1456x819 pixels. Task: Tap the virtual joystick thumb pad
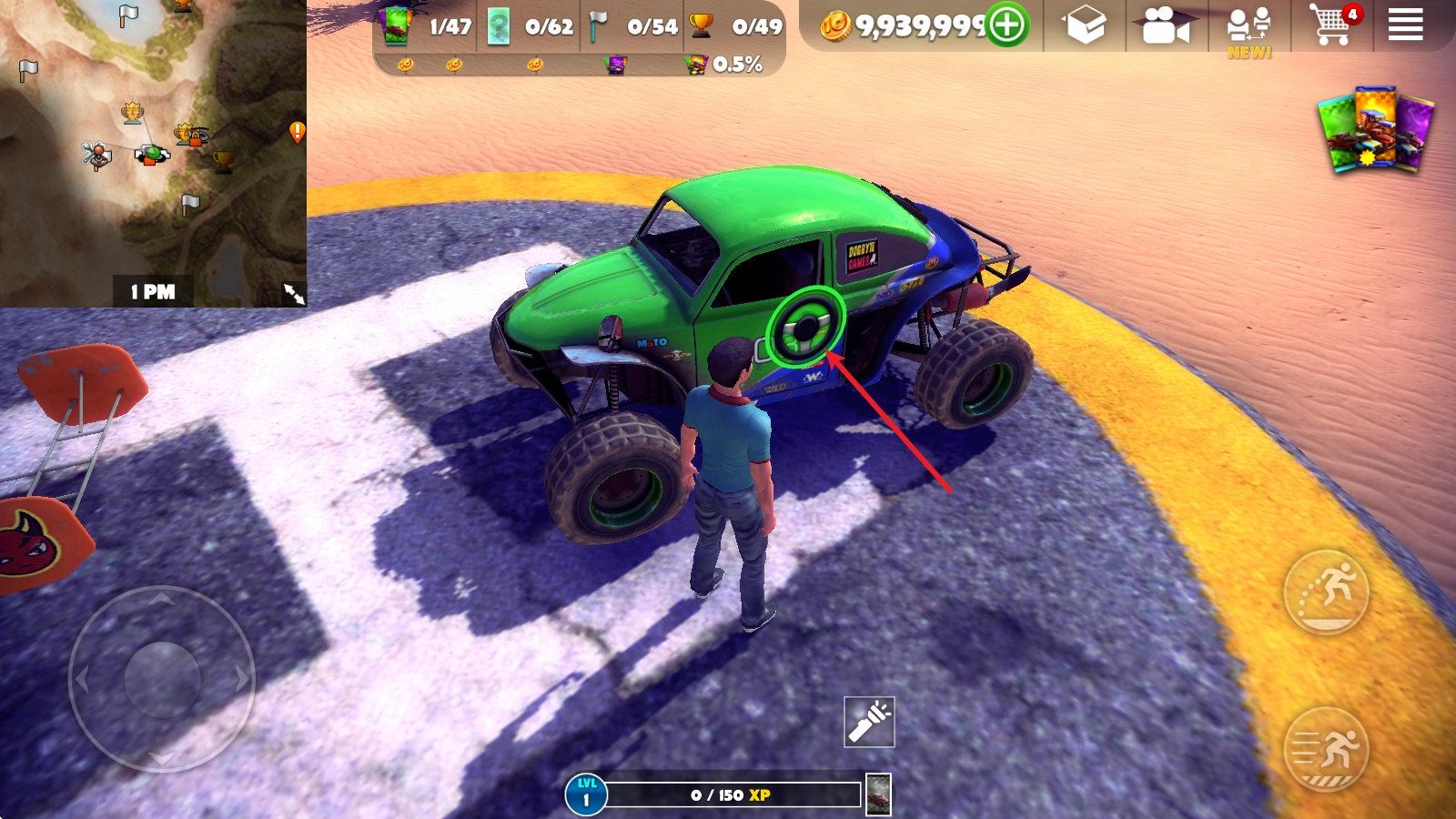pyautogui.click(x=162, y=679)
